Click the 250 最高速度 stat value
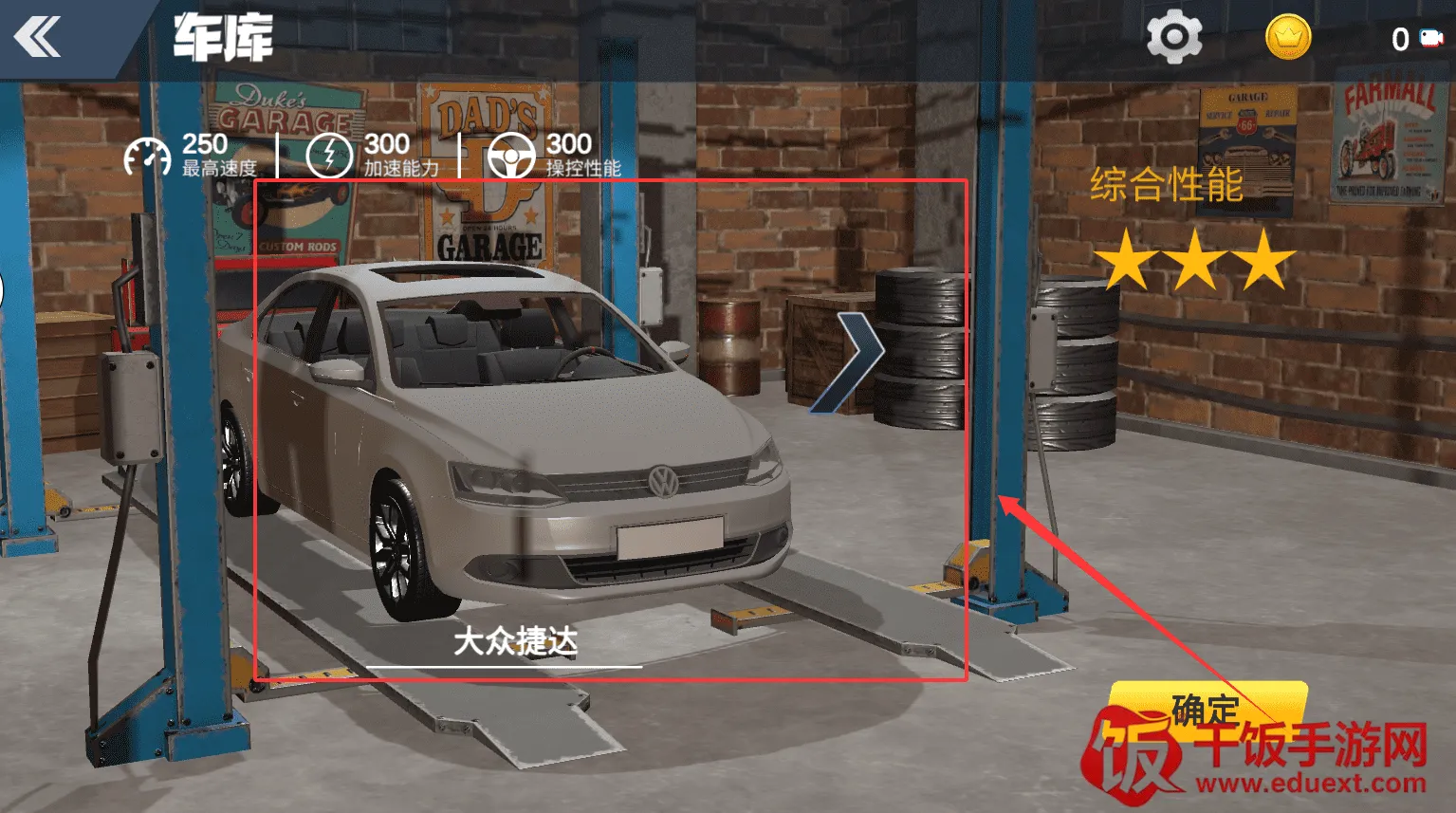Screen dimensions: 1456x813 (x=203, y=143)
